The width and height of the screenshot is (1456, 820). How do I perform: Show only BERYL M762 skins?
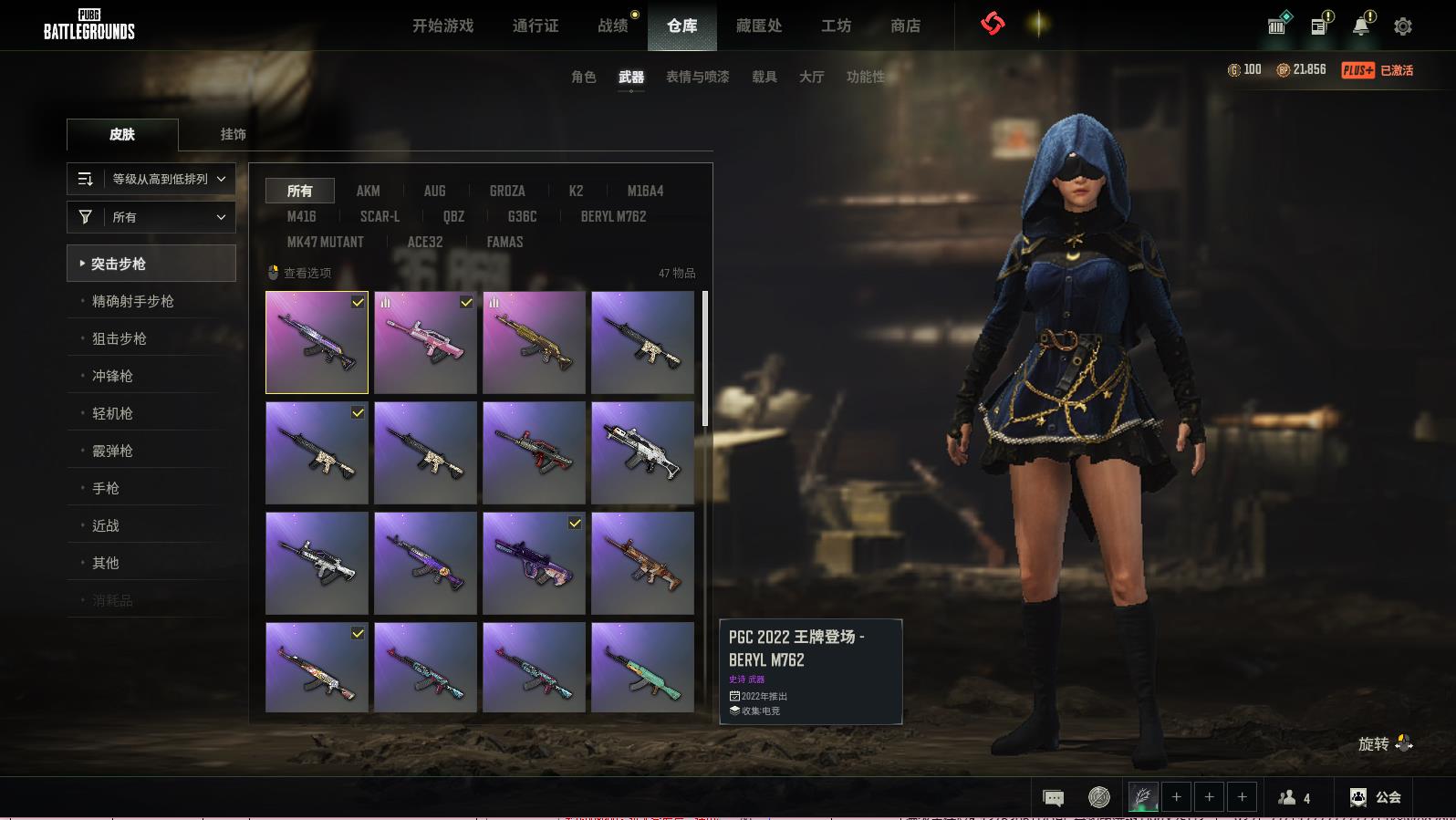[613, 216]
